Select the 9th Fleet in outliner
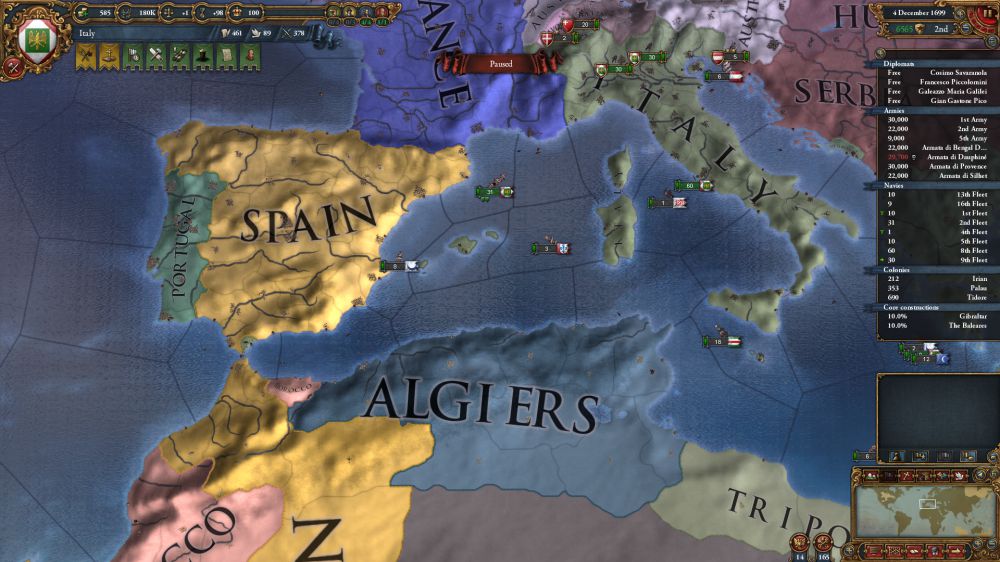The width and height of the screenshot is (1000, 562). [x=933, y=259]
